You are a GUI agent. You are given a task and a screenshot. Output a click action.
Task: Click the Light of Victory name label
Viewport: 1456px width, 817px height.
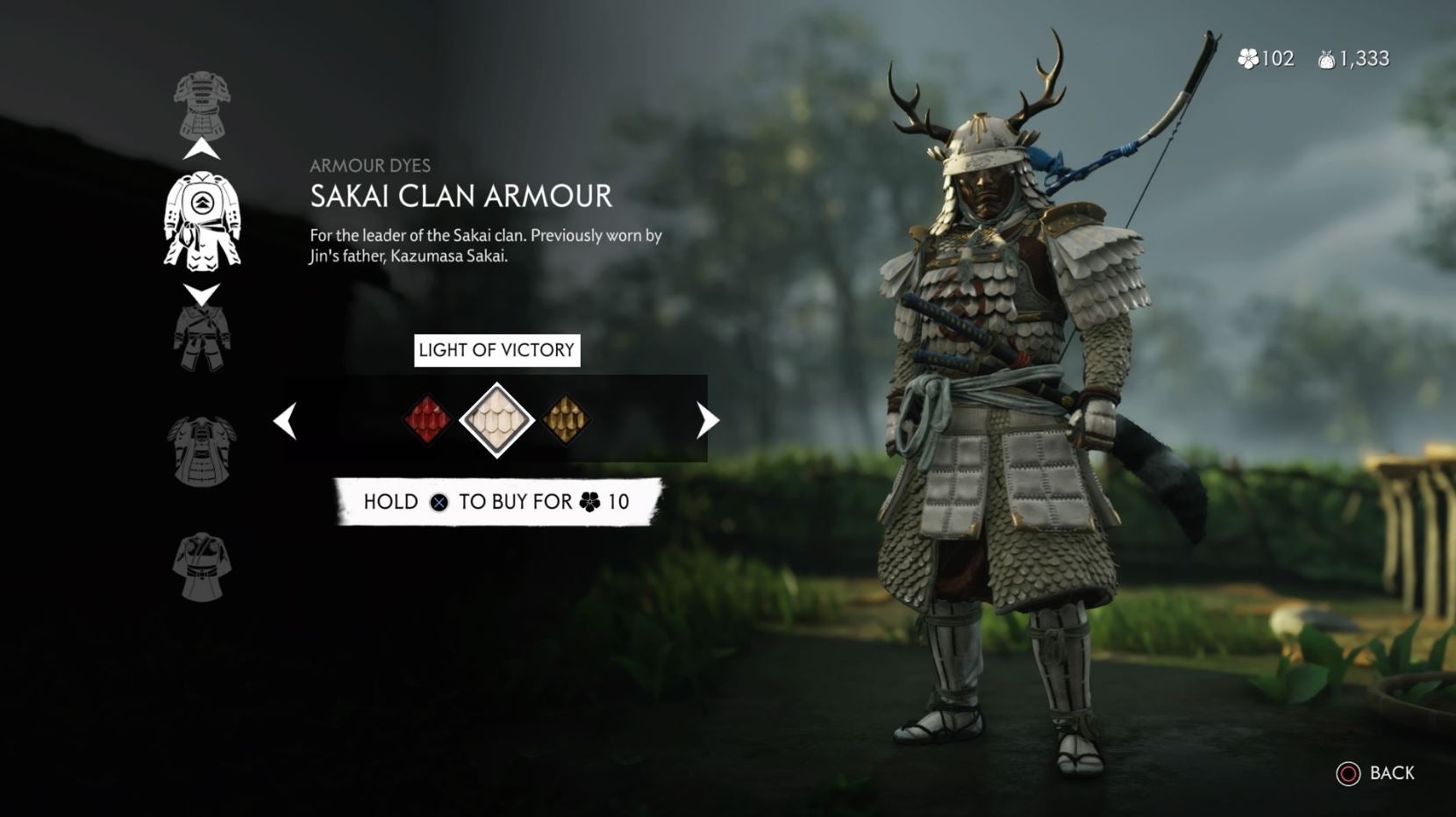(x=496, y=350)
